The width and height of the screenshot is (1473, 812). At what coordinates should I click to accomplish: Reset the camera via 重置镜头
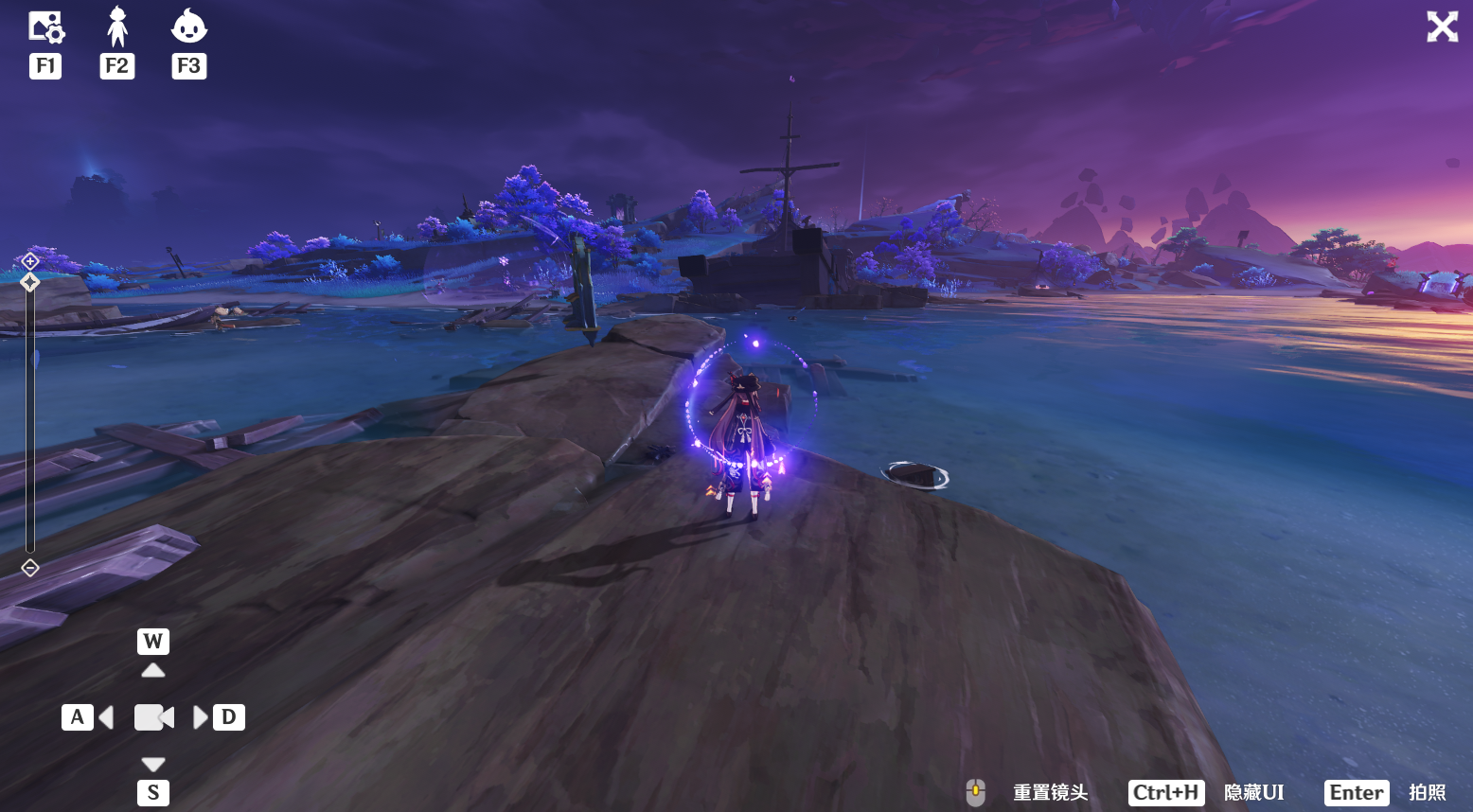1050,793
